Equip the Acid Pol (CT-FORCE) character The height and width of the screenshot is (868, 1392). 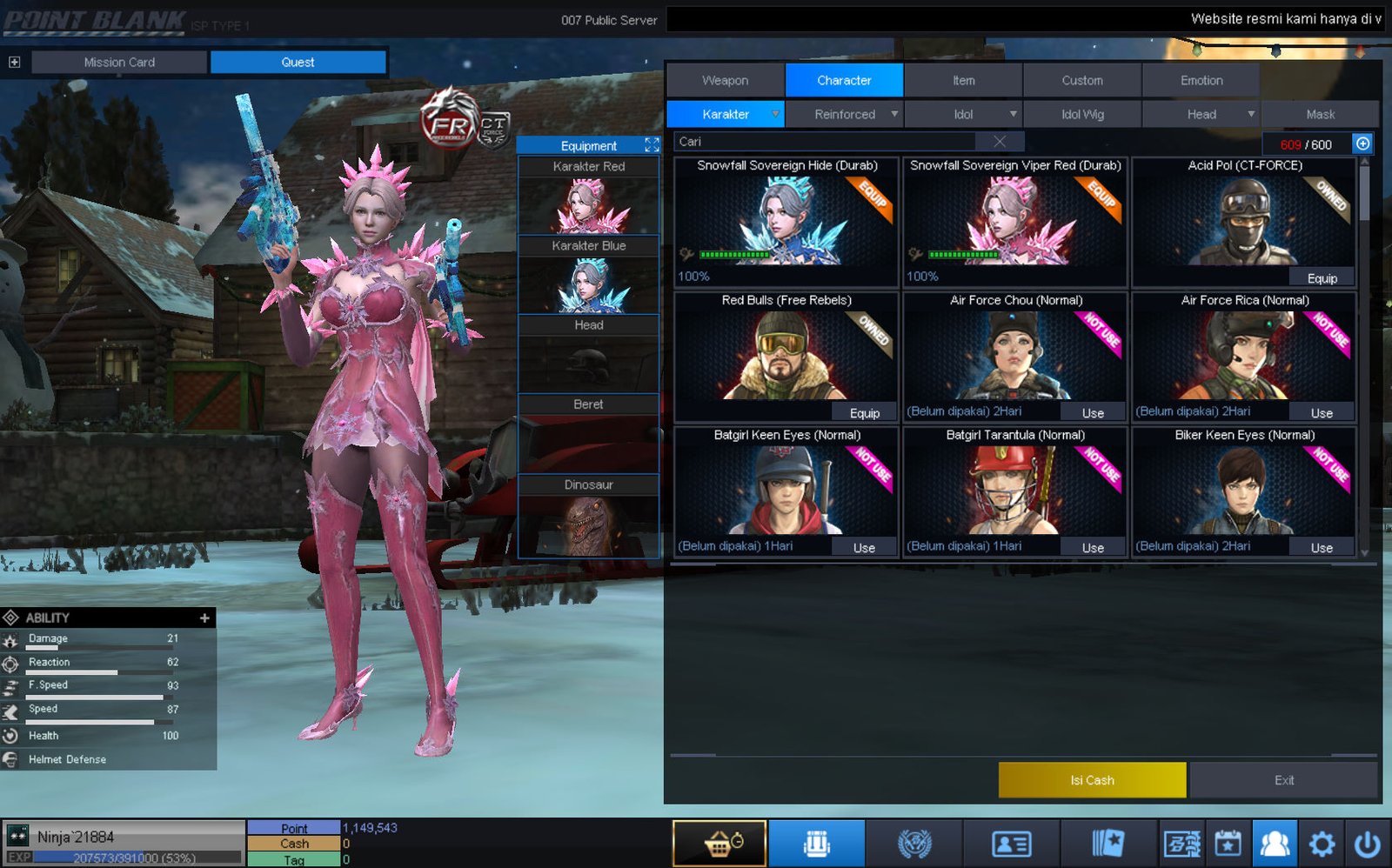(x=1322, y=278)
